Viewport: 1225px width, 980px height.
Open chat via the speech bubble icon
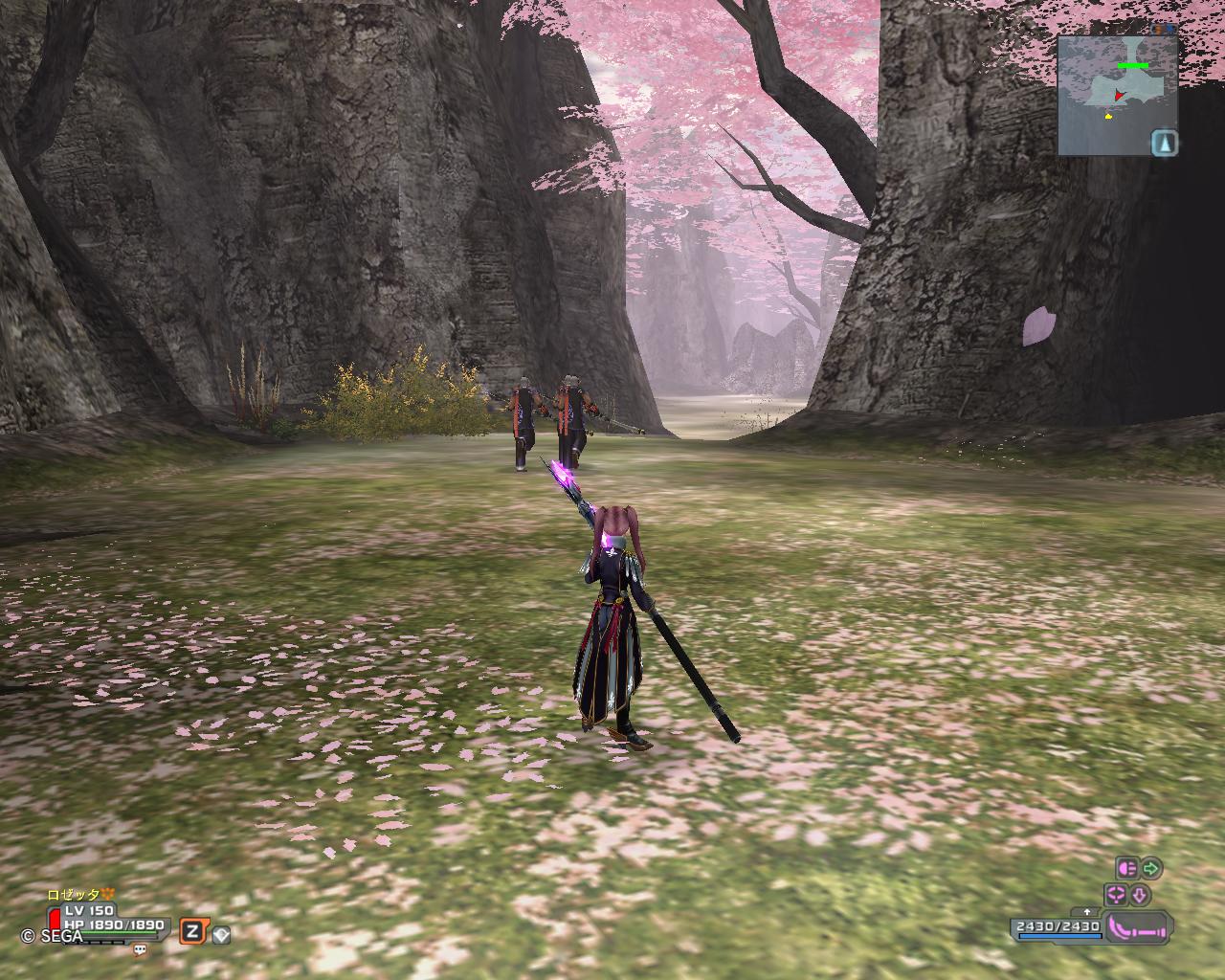point(141,950)
